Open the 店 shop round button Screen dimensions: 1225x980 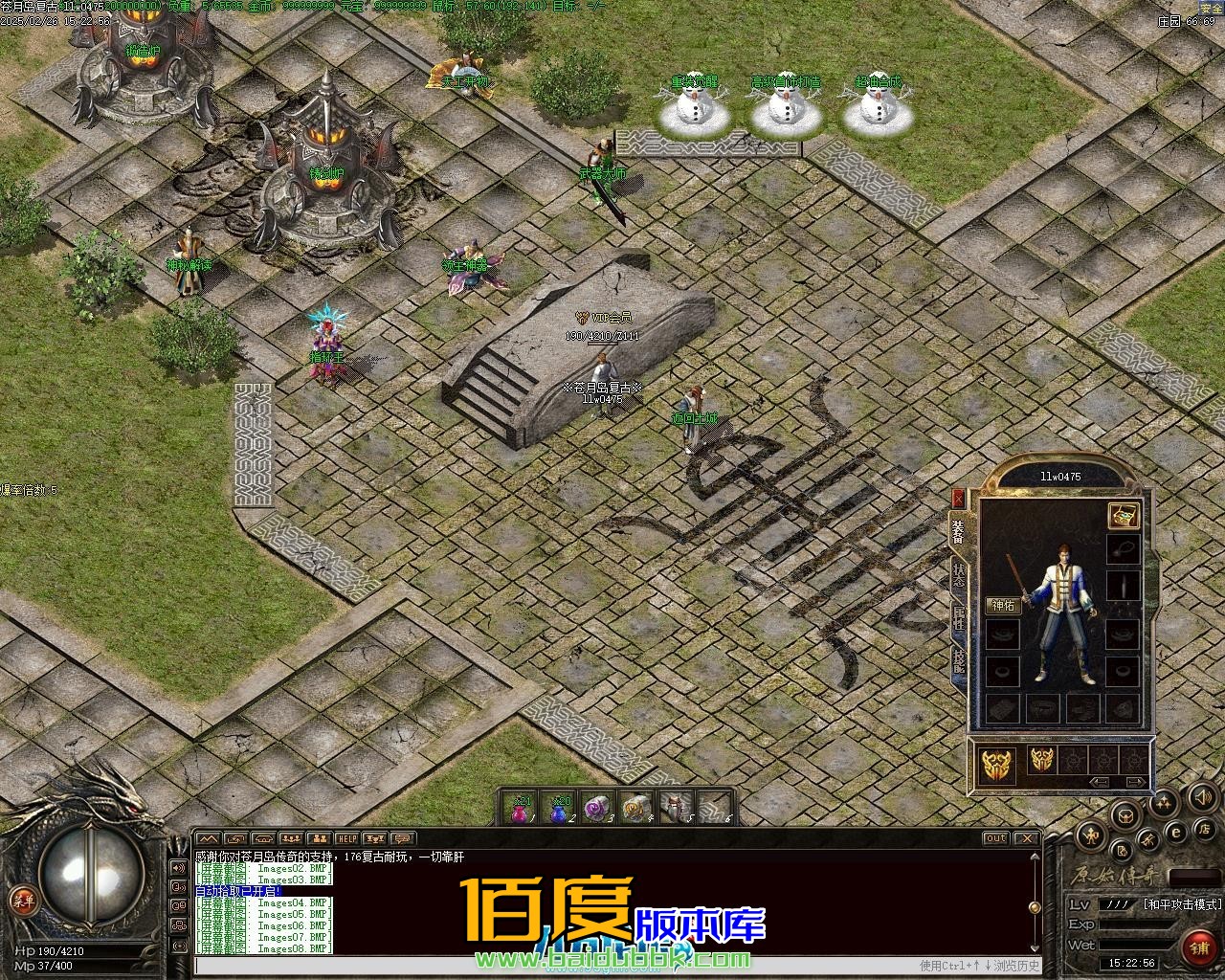[x=1205, y=829]
